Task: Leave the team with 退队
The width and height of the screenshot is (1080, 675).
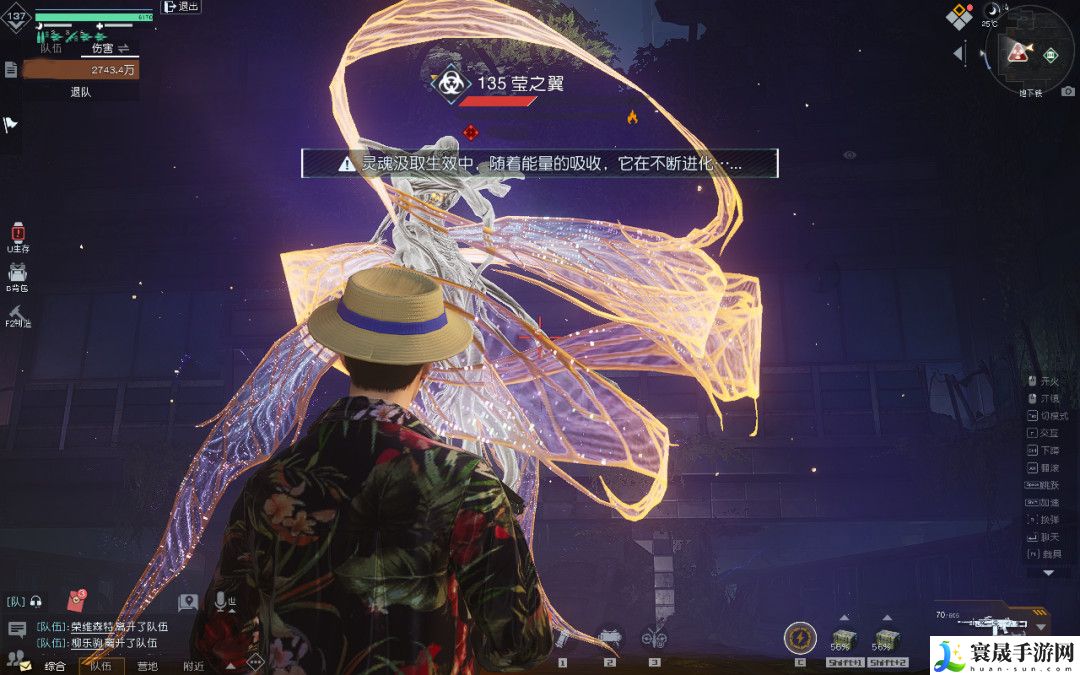Action: (x=80, y=92)
